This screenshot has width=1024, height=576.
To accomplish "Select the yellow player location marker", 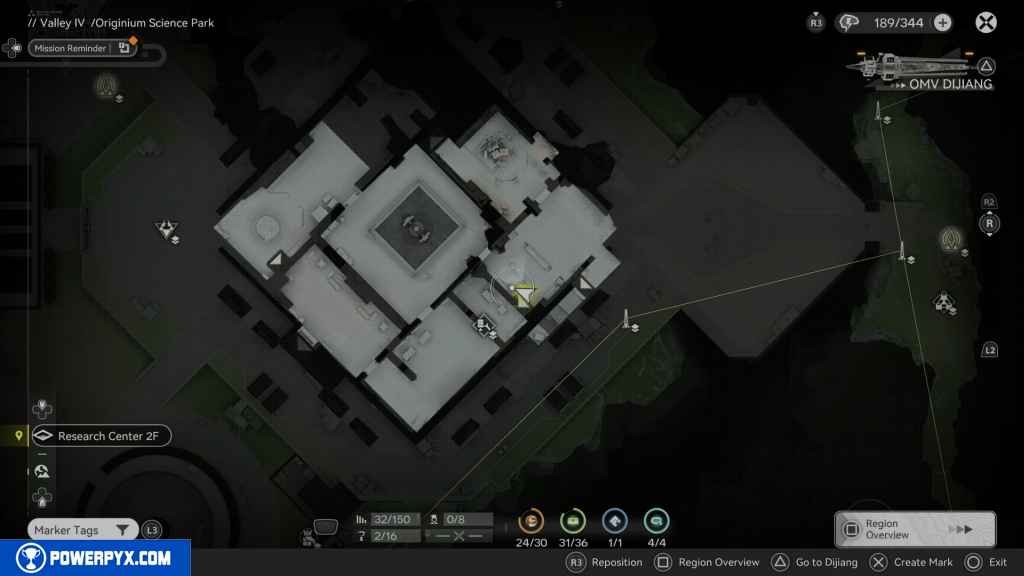I will 526,292.
